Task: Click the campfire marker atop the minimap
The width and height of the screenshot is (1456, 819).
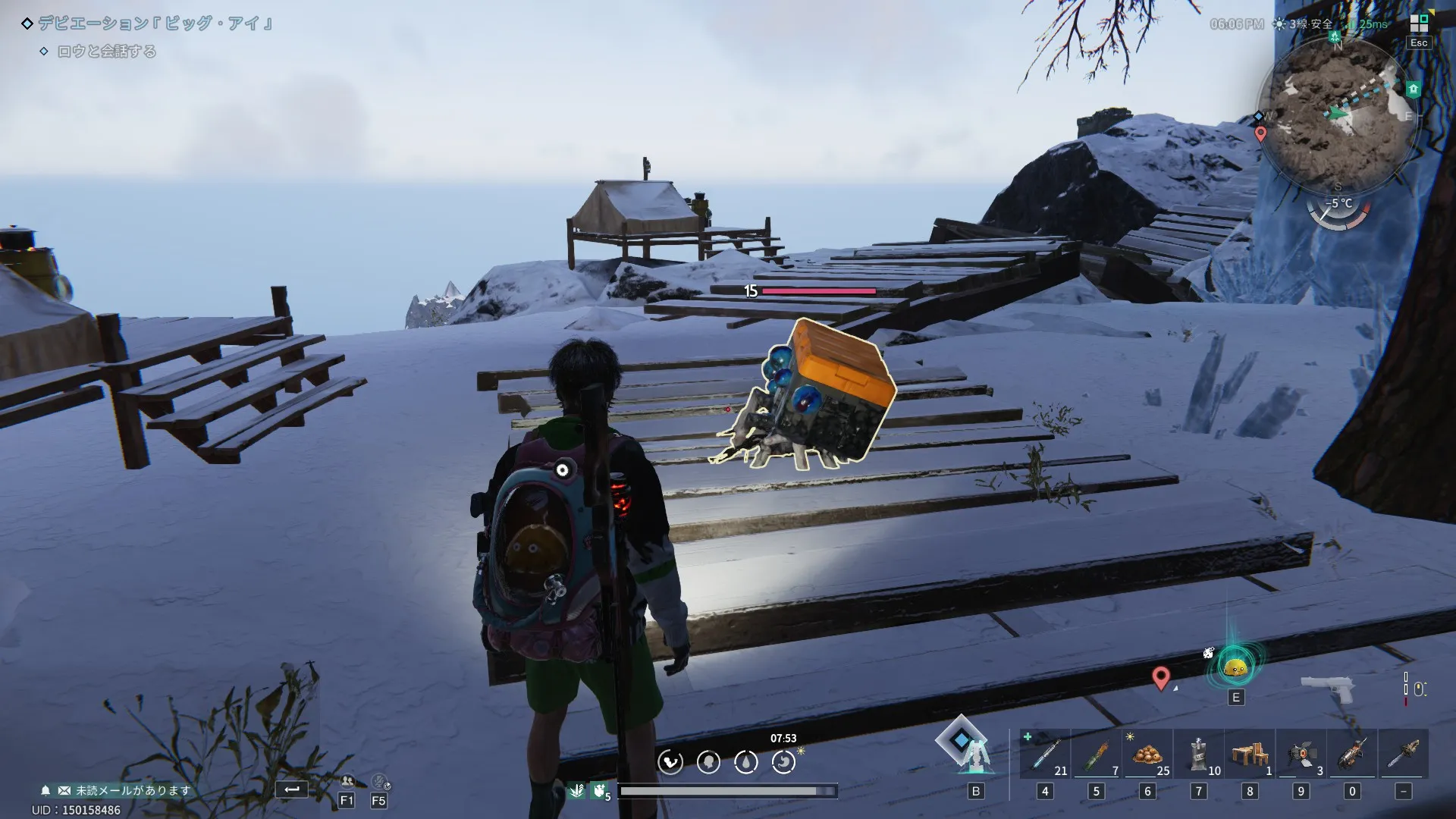Action: click(x=1335, y=35)
